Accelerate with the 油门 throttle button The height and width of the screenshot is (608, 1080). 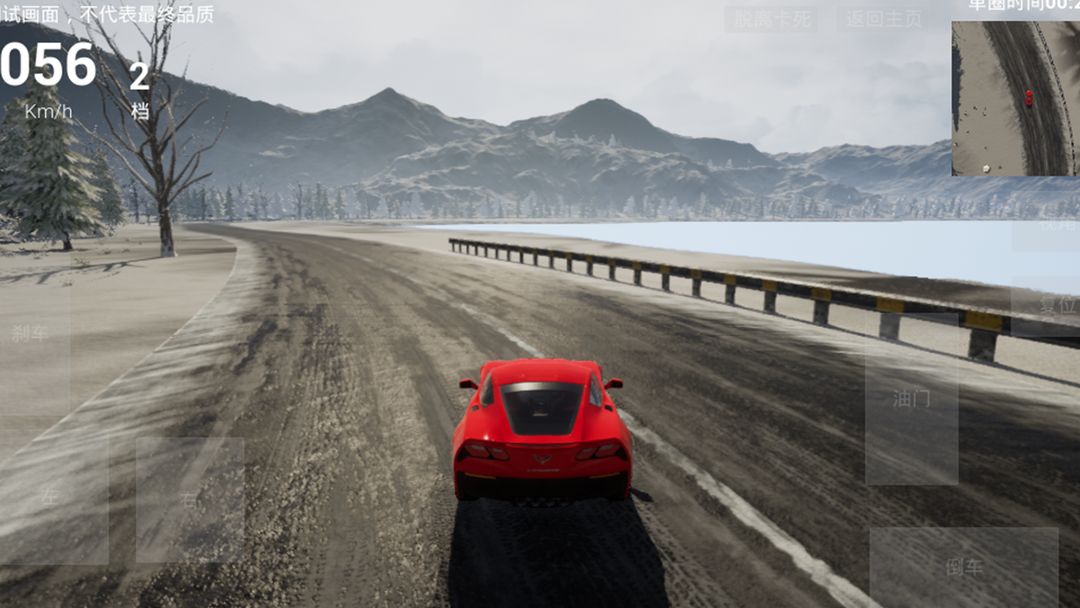tap(911, 399)
